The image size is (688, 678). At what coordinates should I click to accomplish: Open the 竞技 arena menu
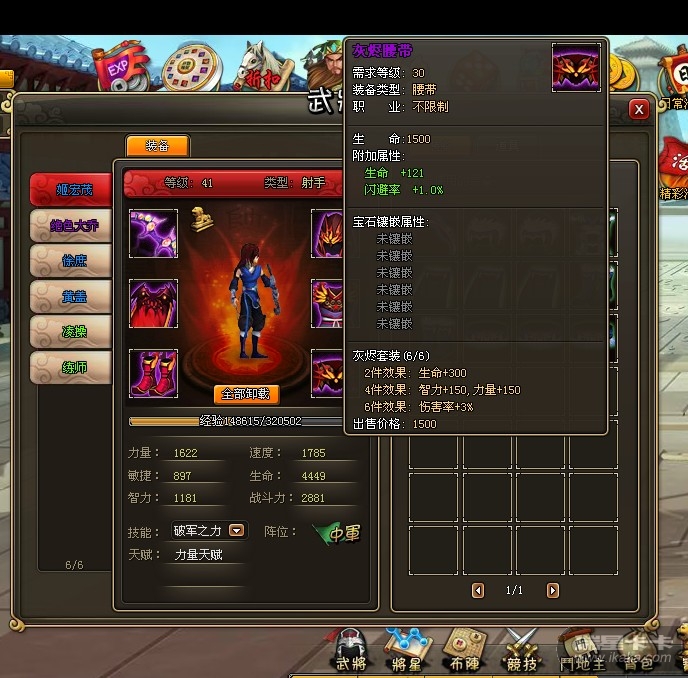(x=521, y=652)
